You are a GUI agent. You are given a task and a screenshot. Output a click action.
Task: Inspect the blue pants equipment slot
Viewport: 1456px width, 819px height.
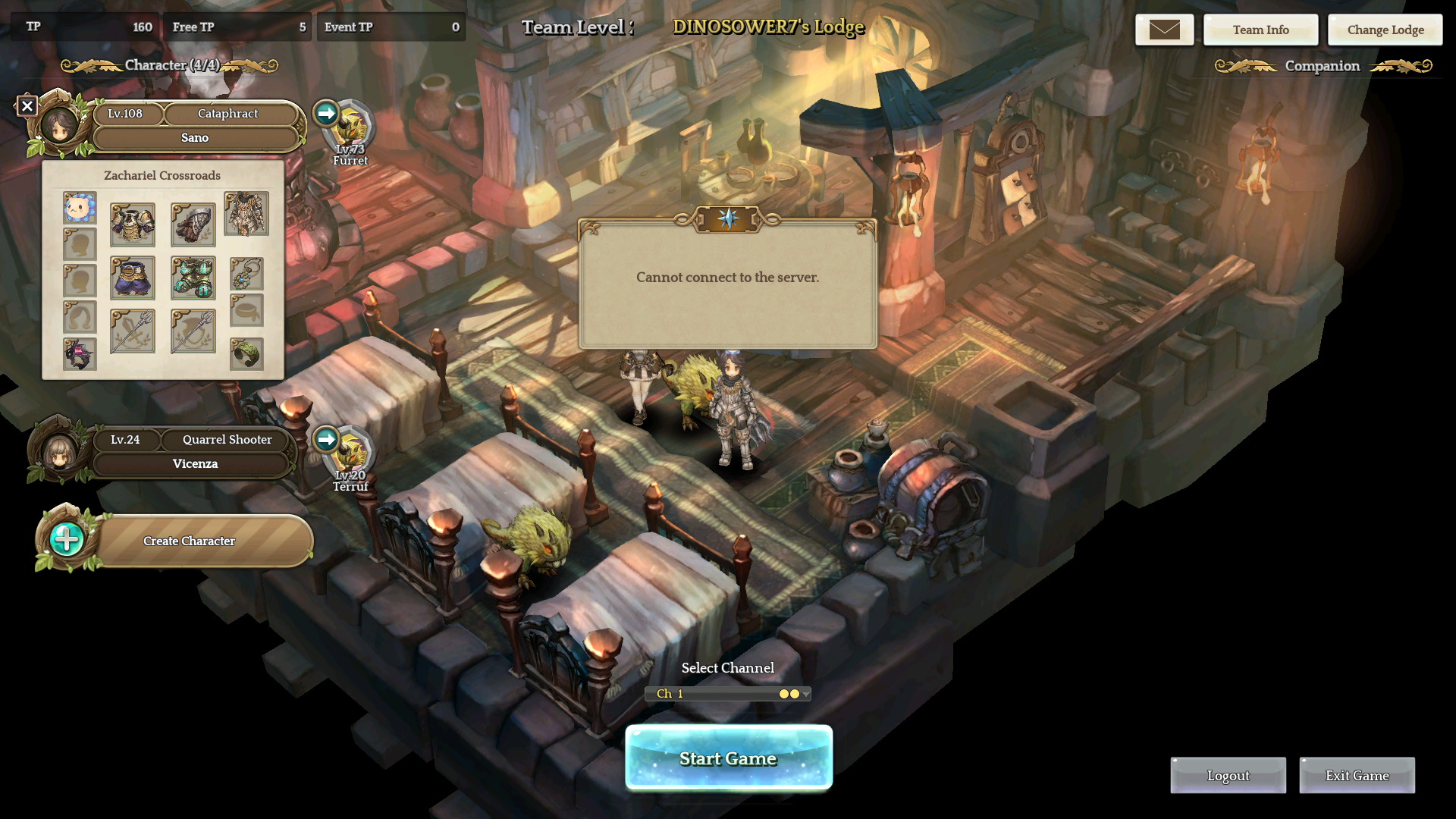[133, 278]
